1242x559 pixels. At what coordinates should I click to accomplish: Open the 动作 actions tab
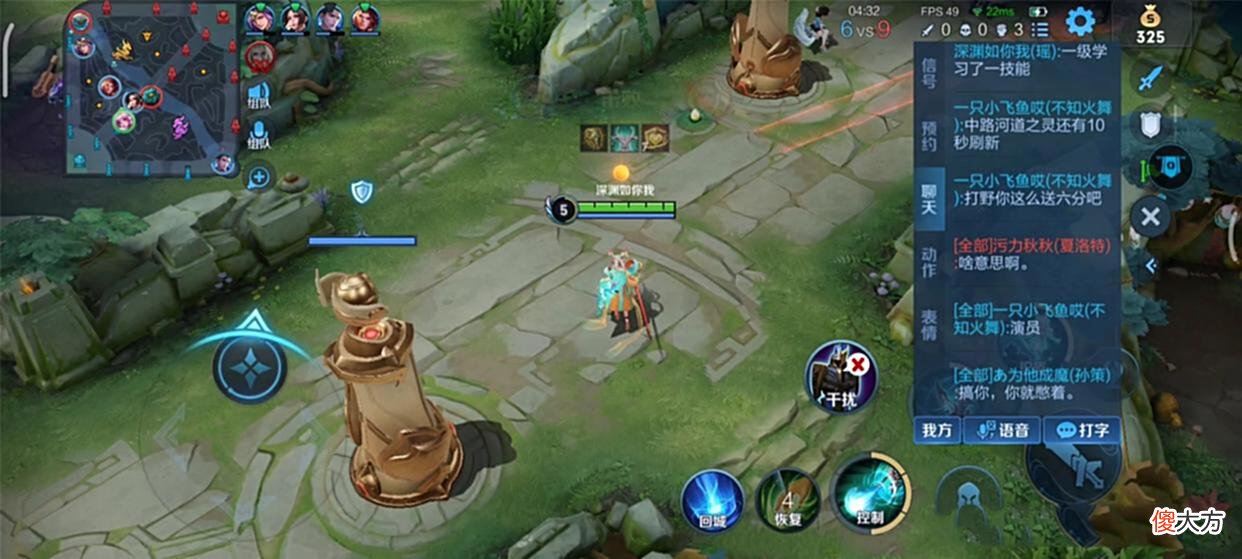(x=929, y=263)
